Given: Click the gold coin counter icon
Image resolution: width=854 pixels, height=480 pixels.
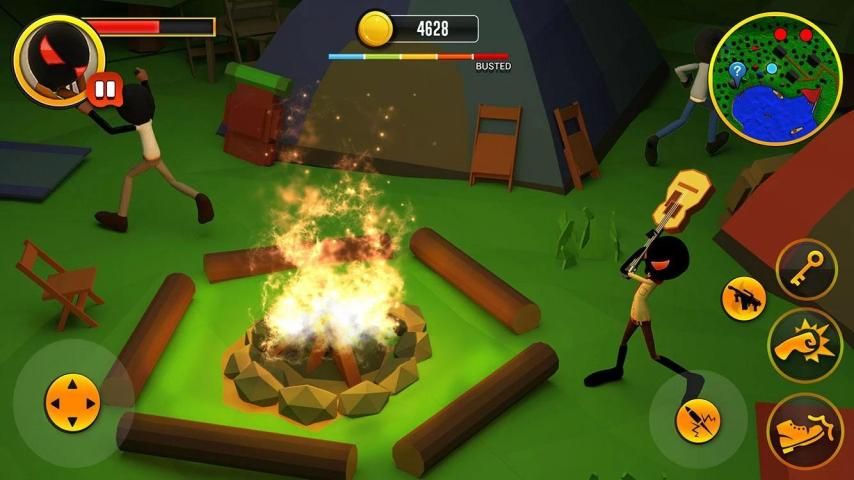Looking at the screenshot, I should coord(375,28).
